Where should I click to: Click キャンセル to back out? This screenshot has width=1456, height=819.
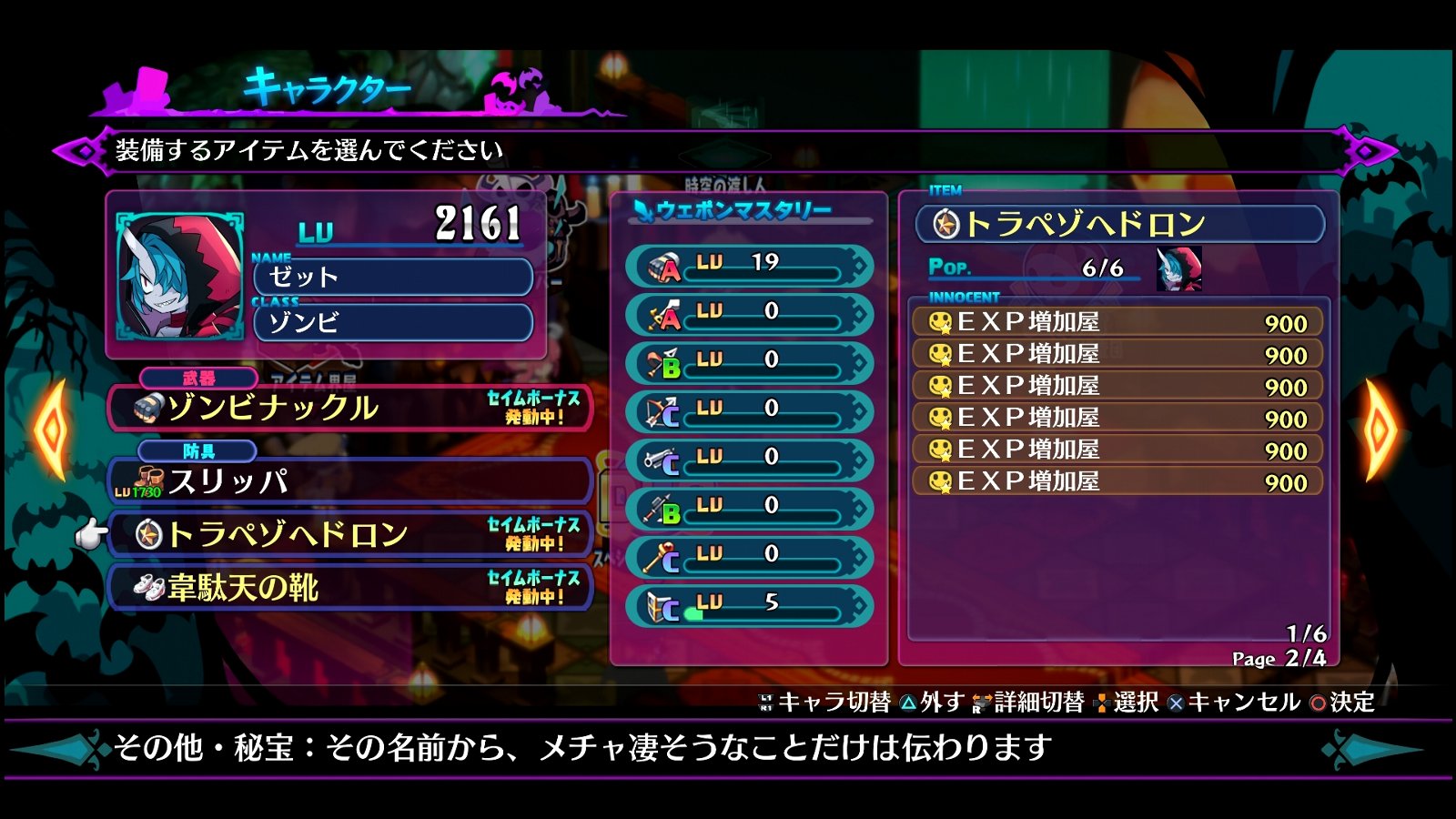[x=1234, y=703]
